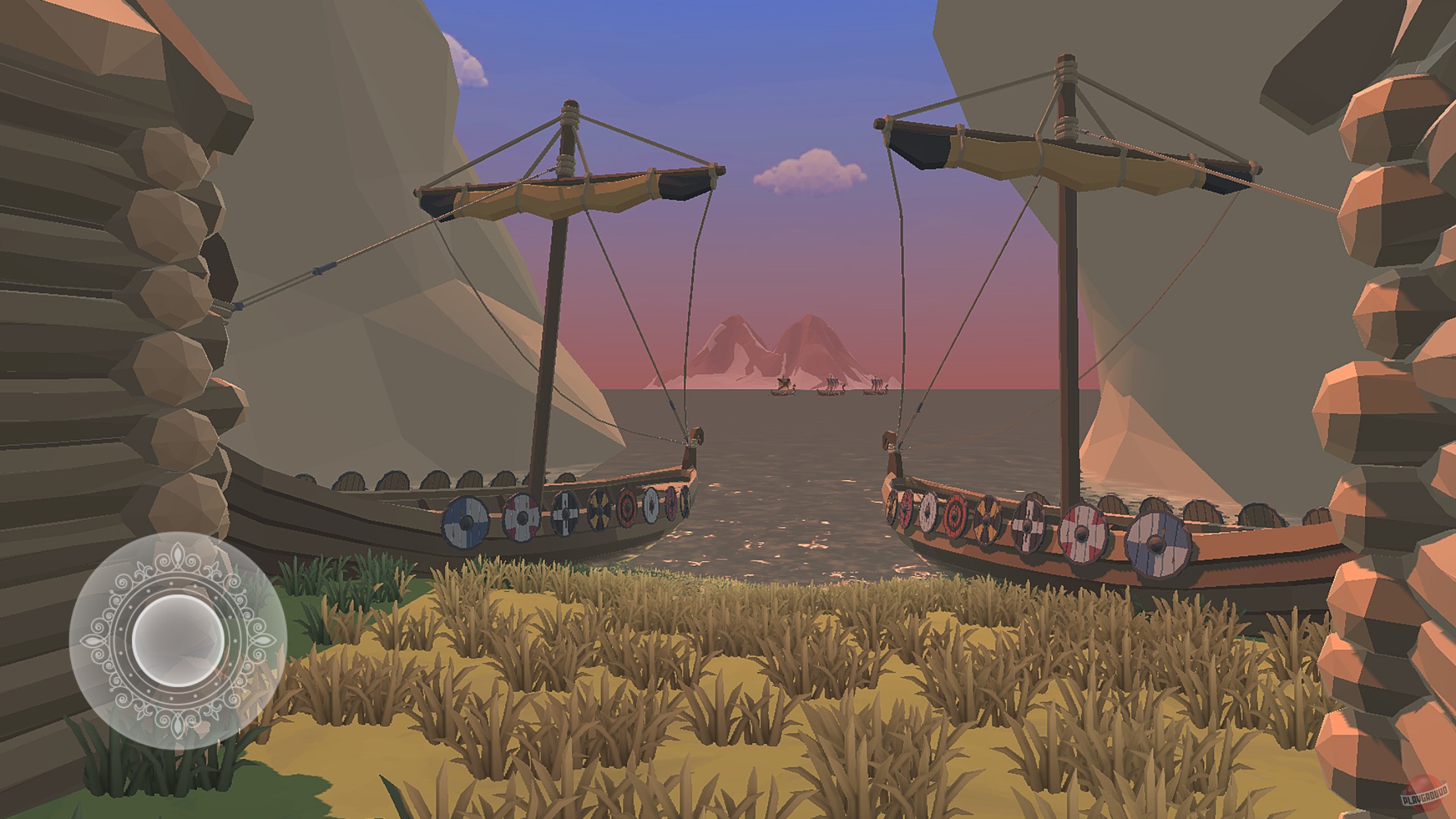Click the curved prow of the left ship
The height and width of the screenshot is (819, 1456).
click(692, 455)
